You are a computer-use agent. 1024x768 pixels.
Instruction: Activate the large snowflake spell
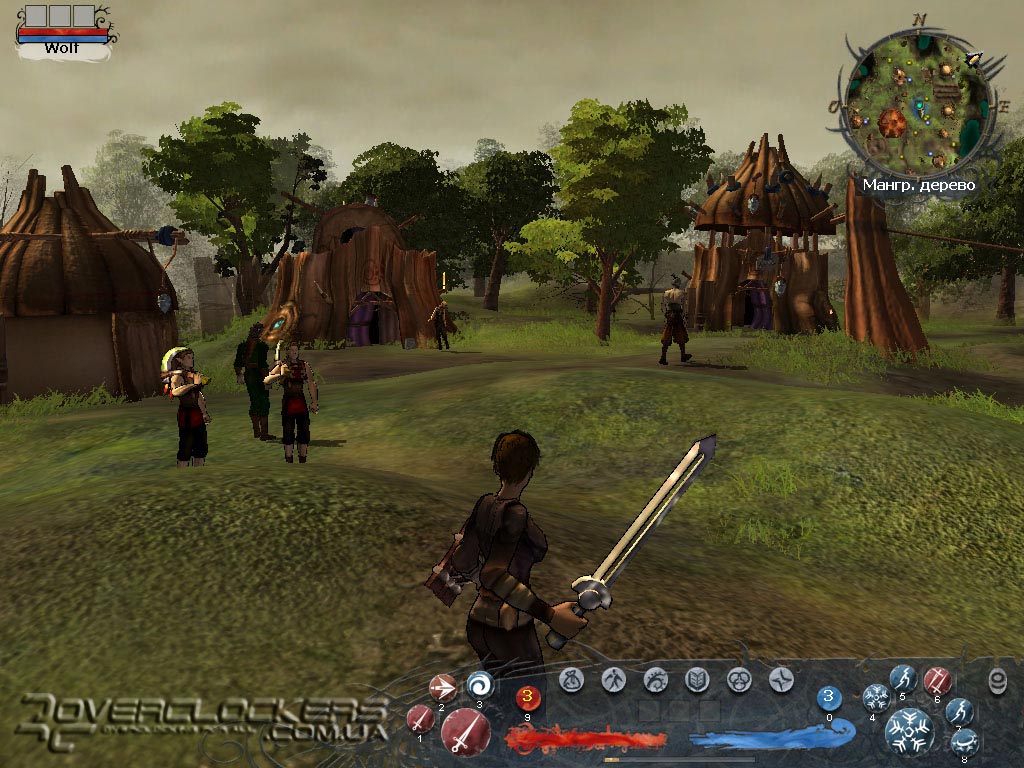coord(908,730)
